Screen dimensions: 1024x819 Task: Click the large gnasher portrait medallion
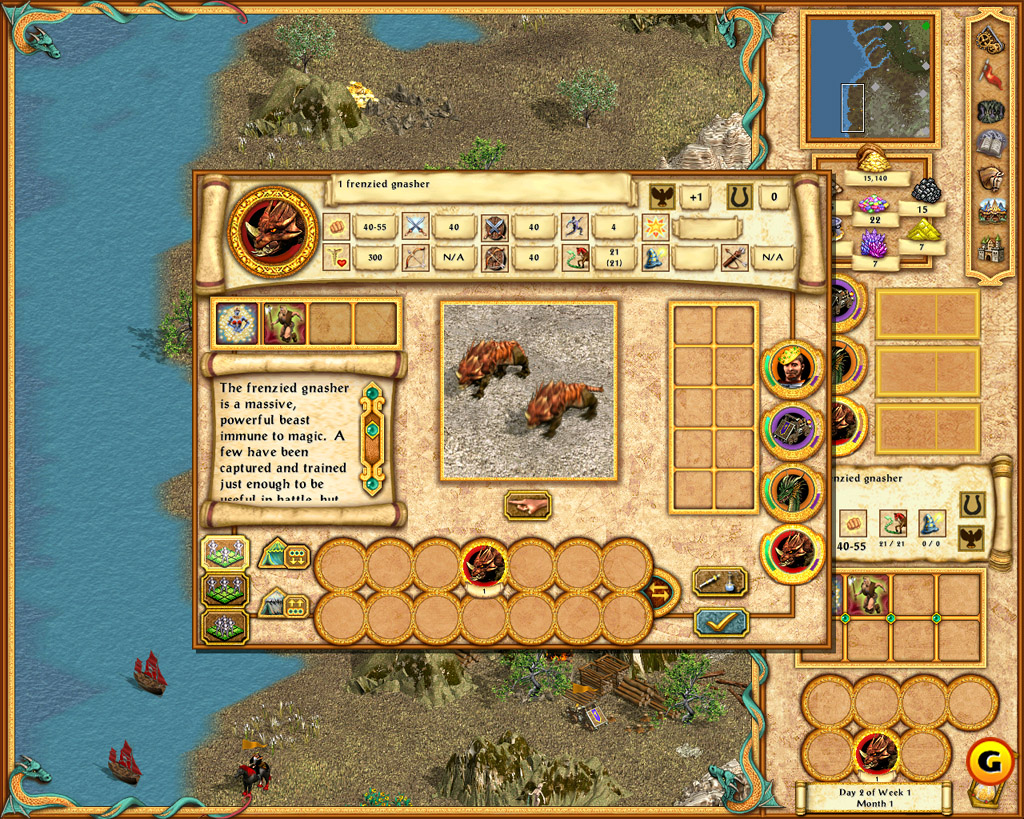272,230
